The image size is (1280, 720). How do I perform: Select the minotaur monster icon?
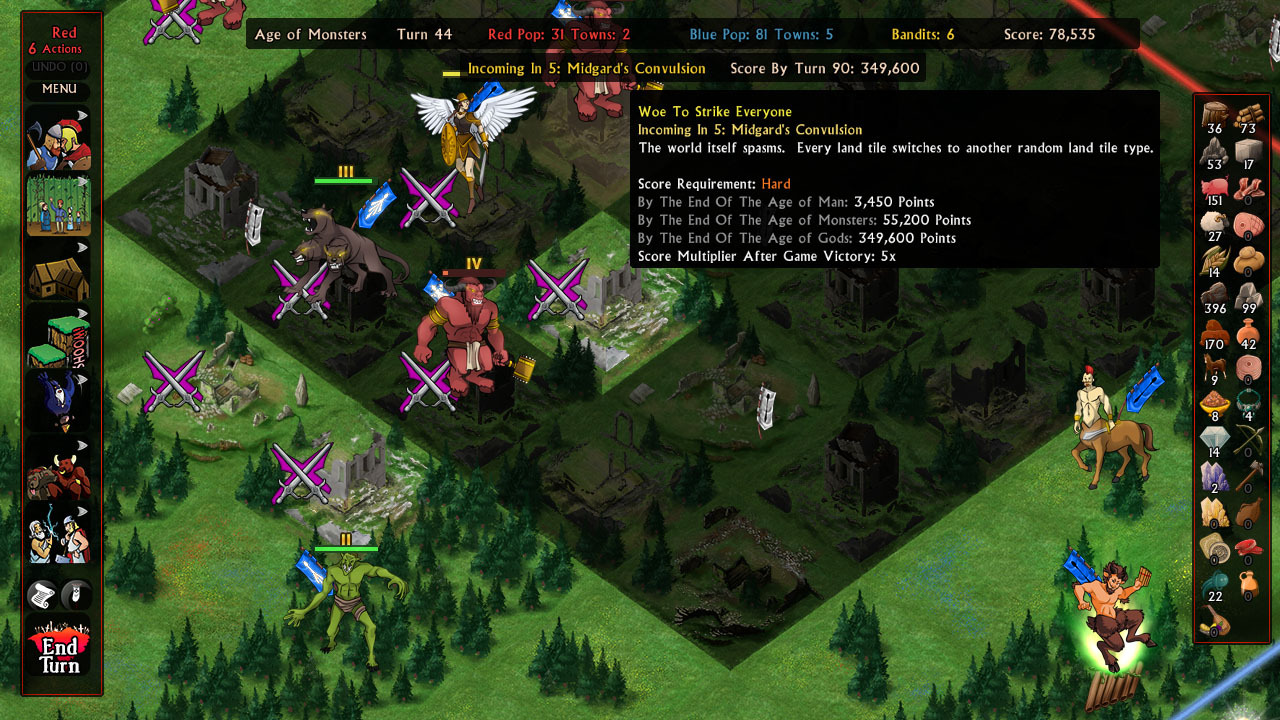tap(57, 470)
